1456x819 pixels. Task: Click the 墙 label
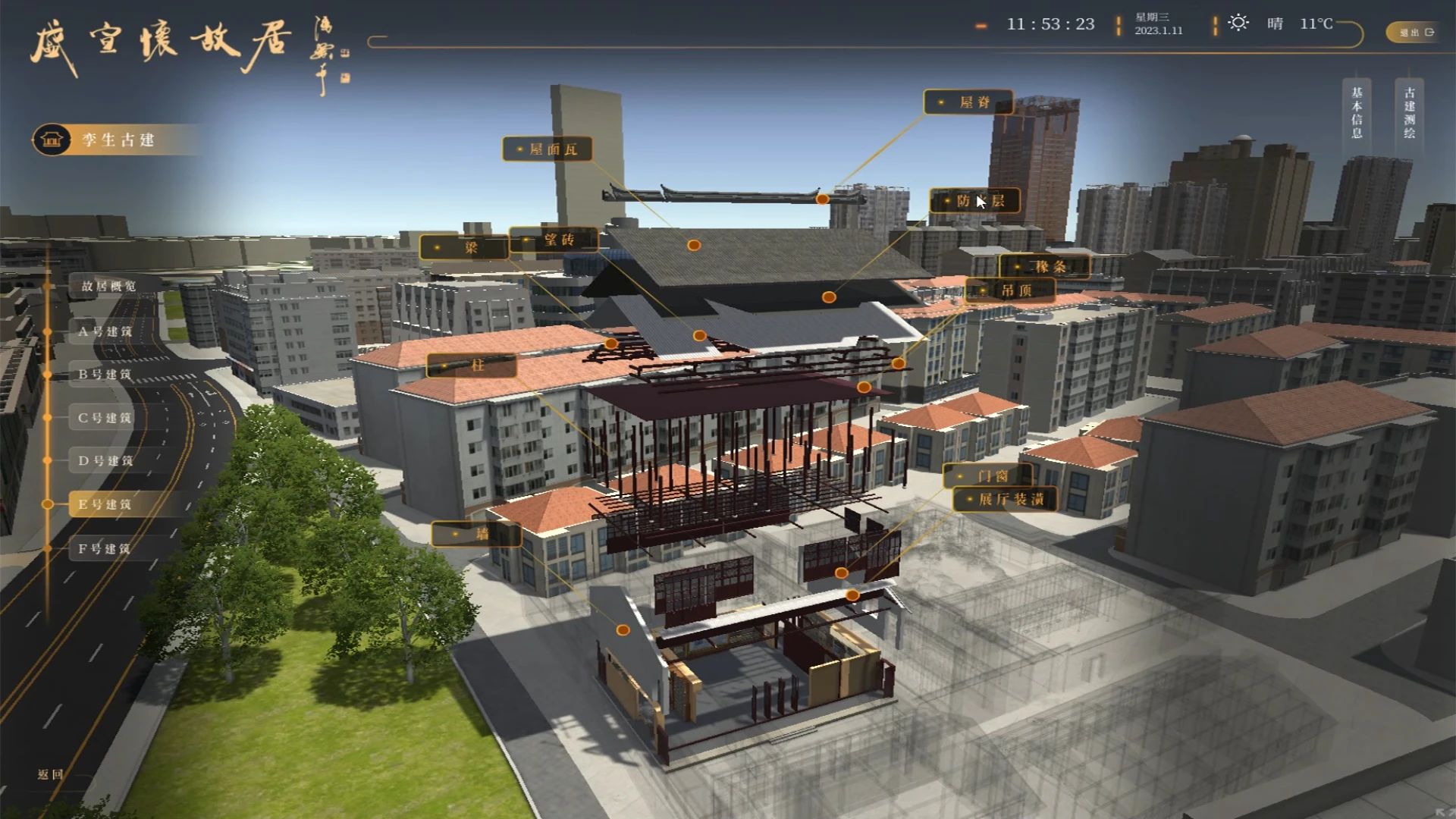tap(476, 534)
